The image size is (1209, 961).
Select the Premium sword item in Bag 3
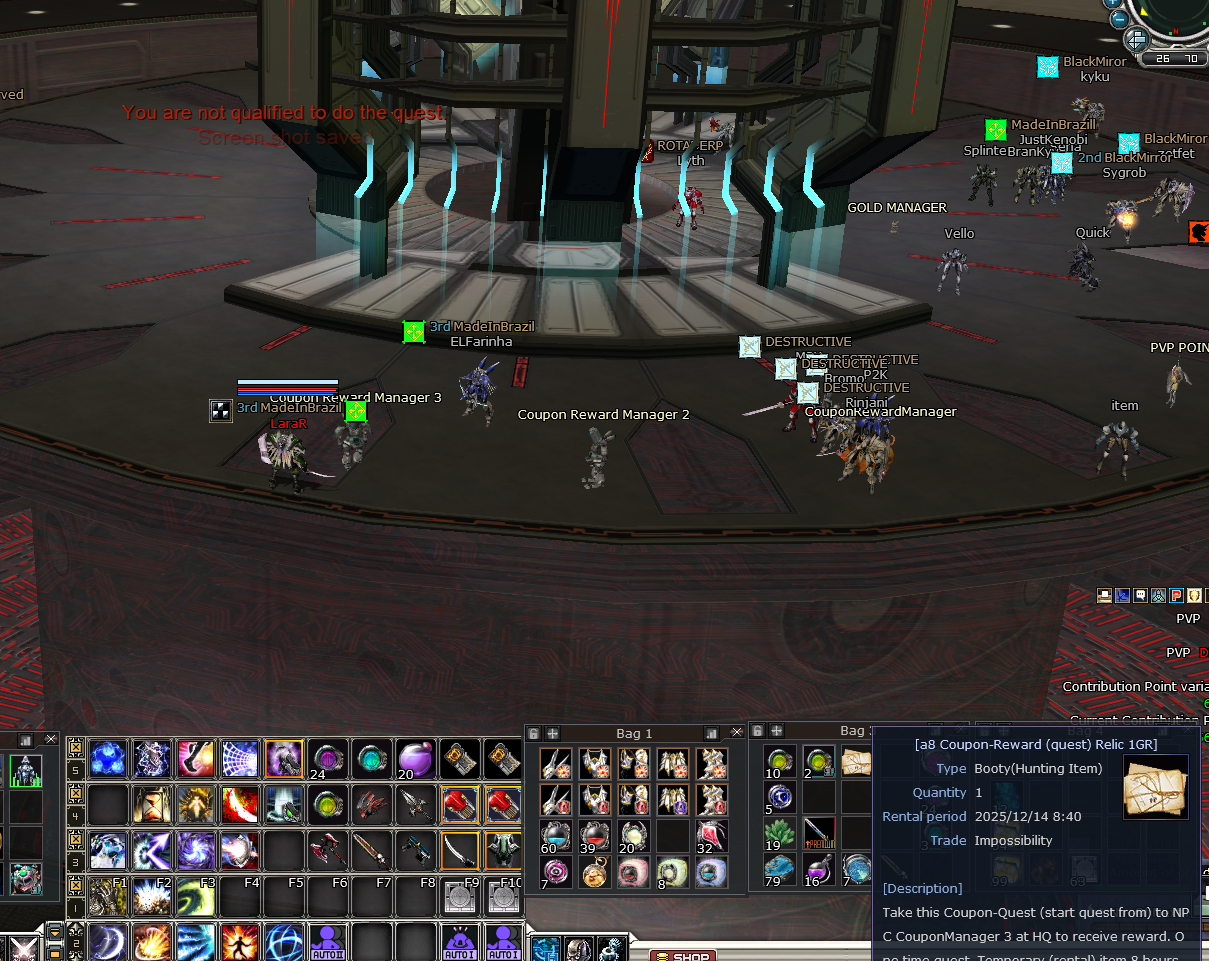click(818, 833)
